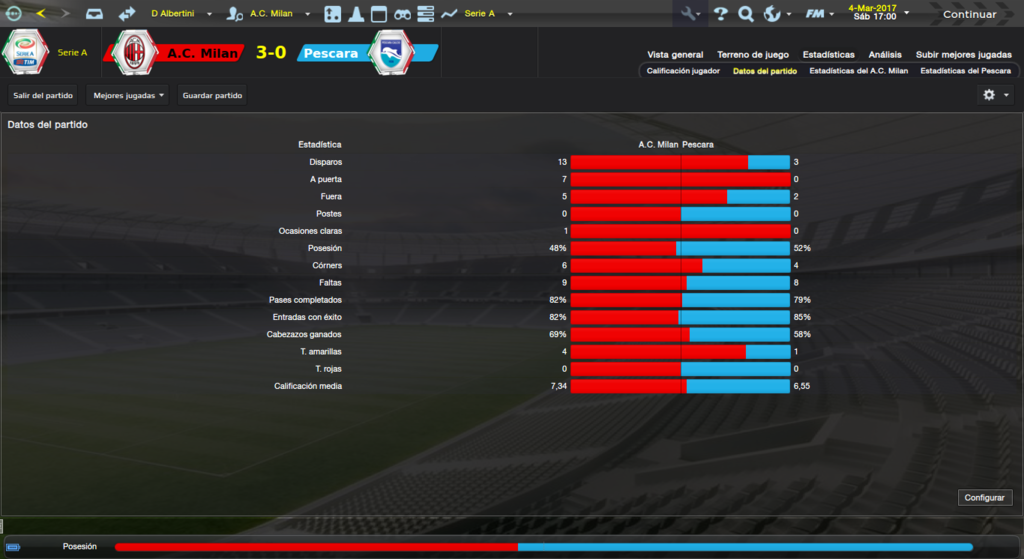Select the Estadísticas tab

click(x=829, y=55)
